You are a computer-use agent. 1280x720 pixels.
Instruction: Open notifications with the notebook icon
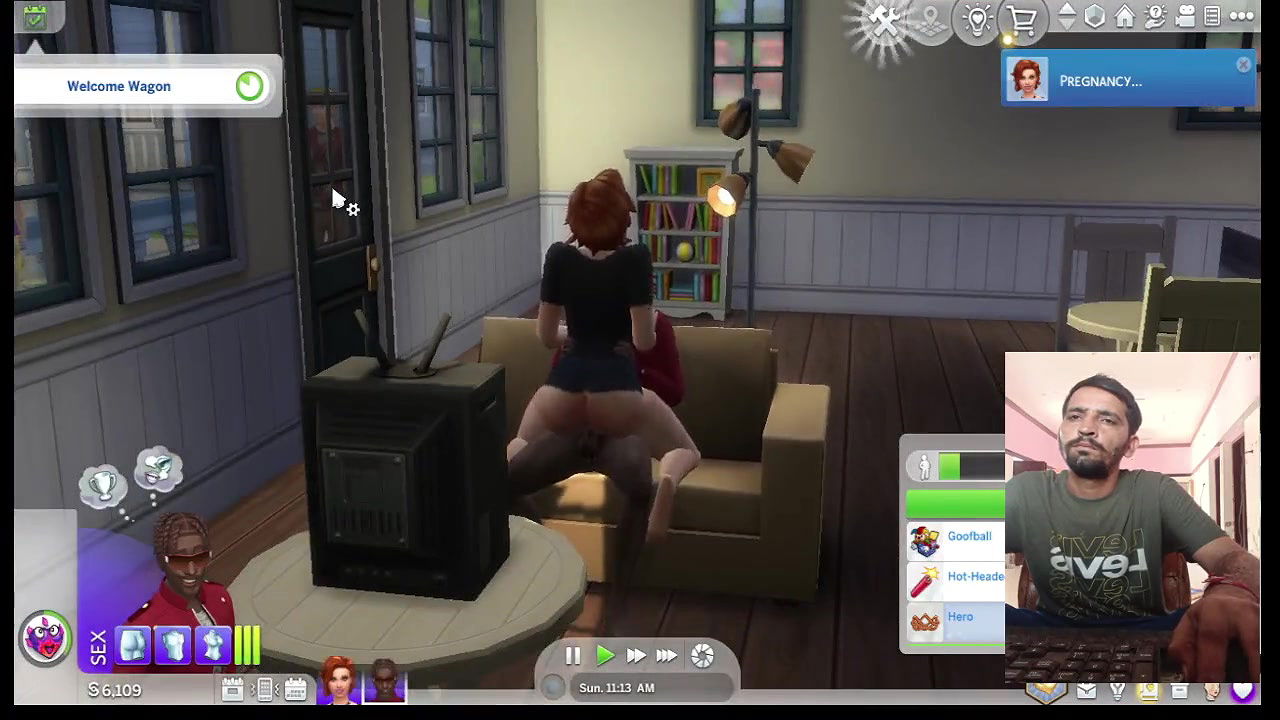(1211, 16)
